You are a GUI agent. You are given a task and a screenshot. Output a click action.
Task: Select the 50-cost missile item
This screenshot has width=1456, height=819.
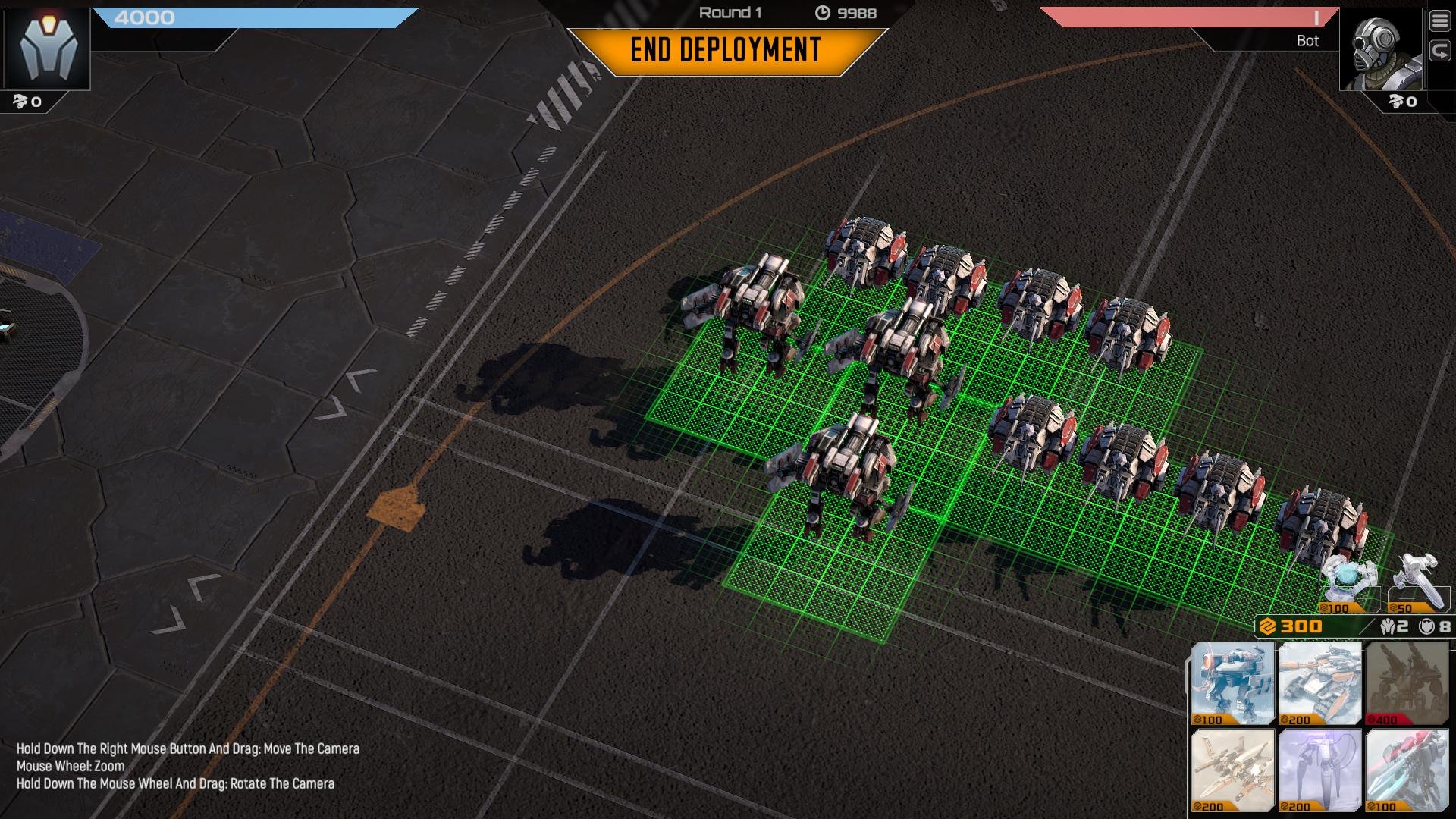point(1417,582)
